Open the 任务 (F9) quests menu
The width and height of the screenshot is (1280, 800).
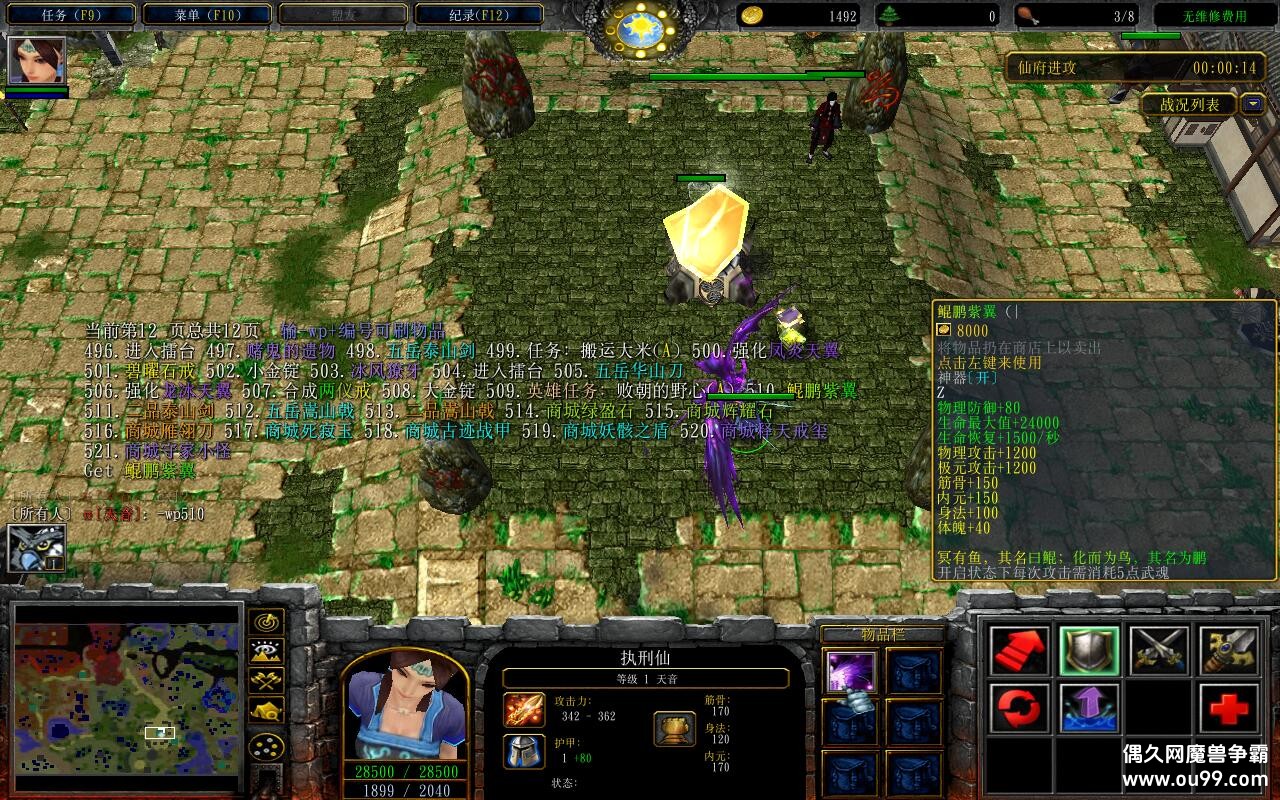71,15
